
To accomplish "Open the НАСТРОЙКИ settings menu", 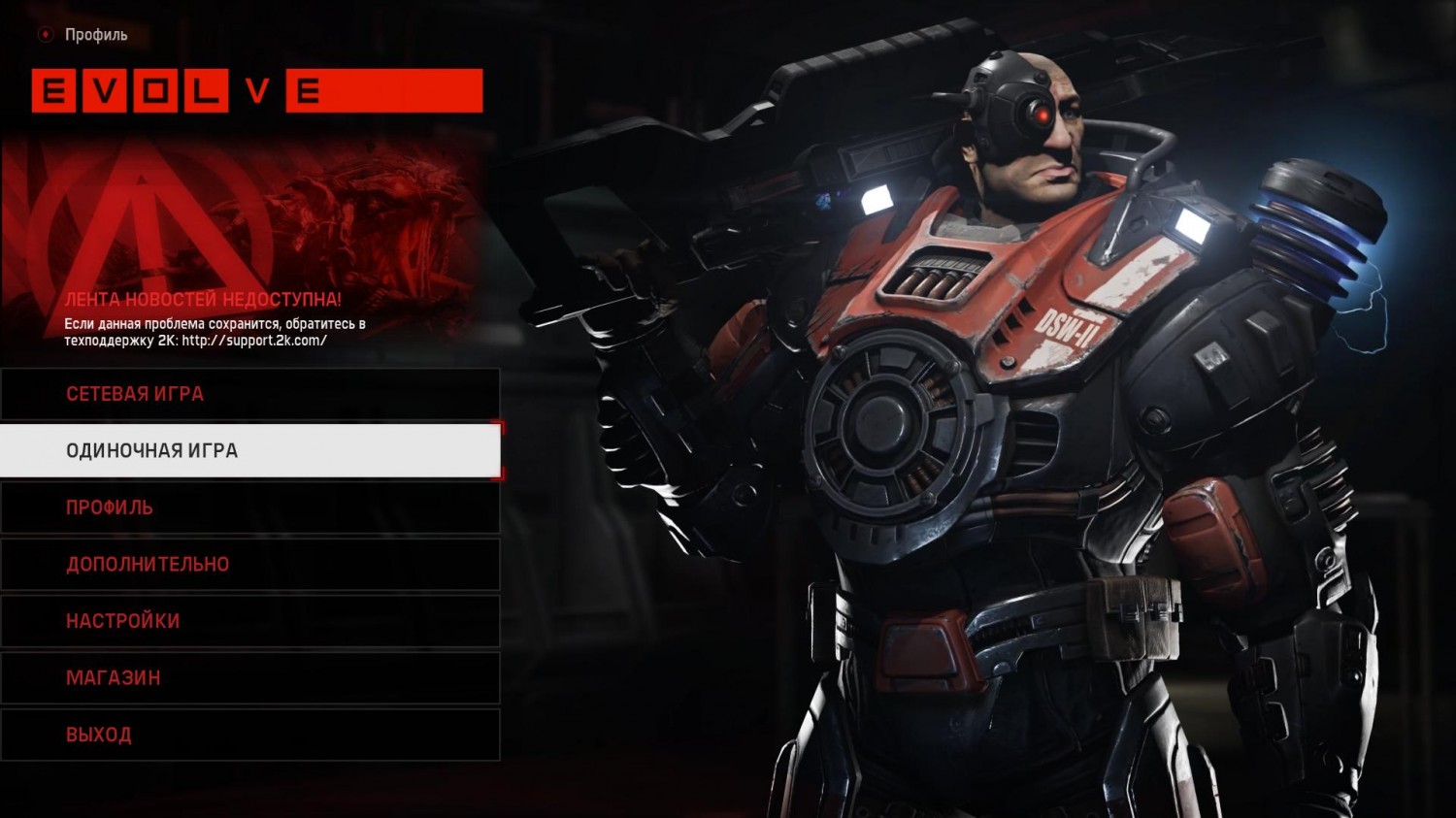I will pyautogui.click(x=120, y=620).
